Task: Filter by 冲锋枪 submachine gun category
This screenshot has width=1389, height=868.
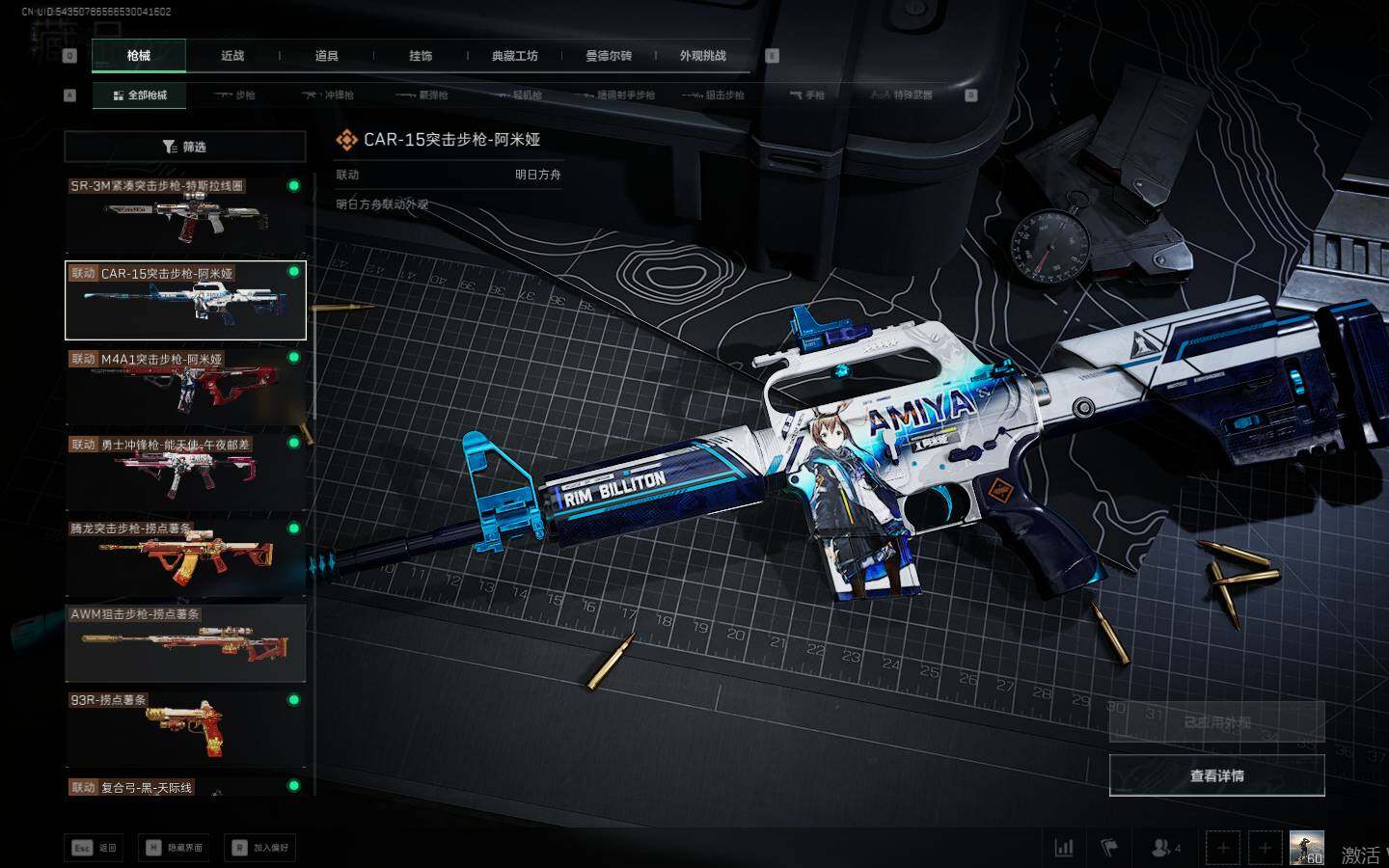Action: 329,95
